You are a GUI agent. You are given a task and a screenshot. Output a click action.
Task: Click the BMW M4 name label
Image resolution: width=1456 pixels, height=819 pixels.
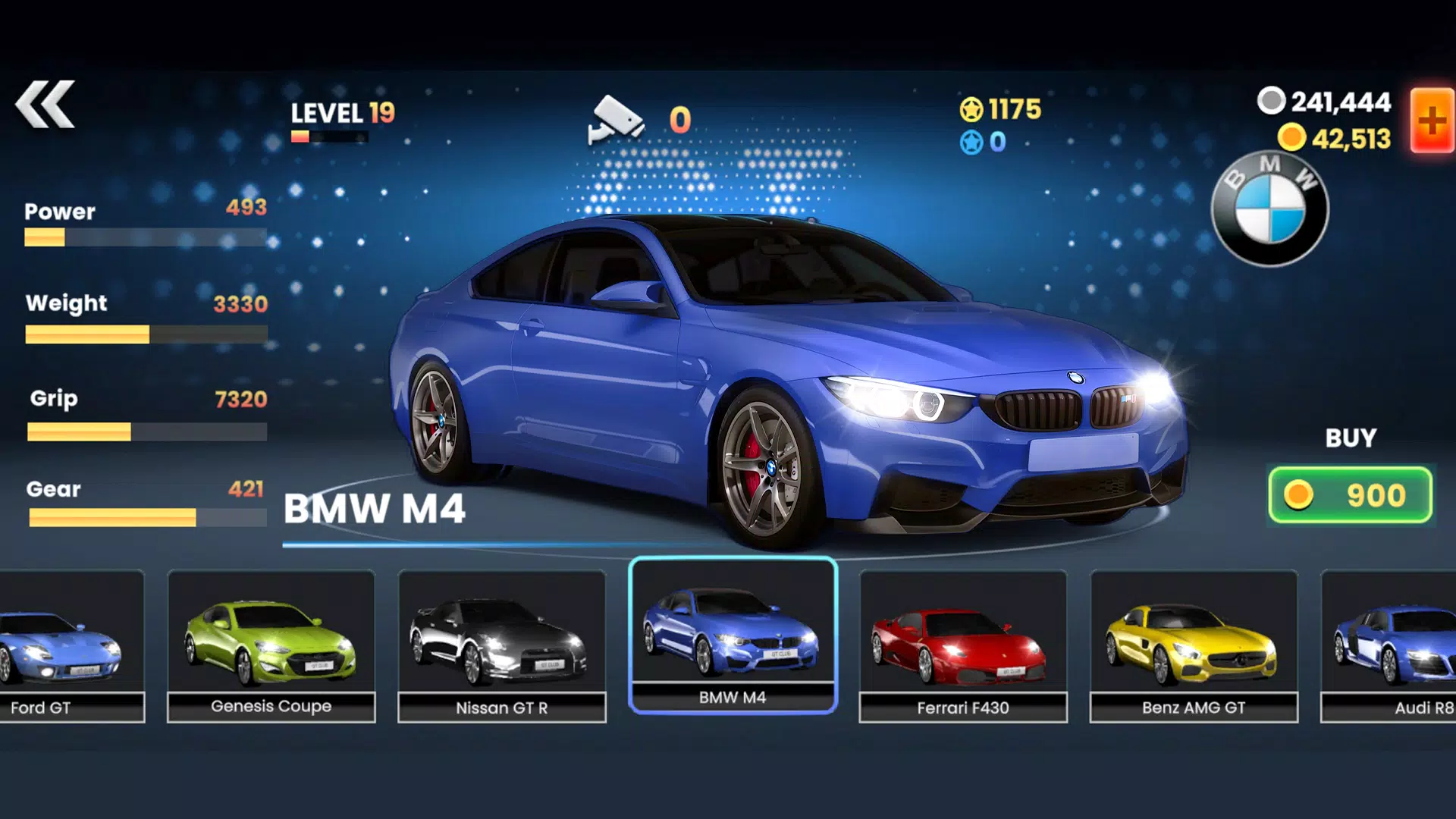tap(377, 510)
